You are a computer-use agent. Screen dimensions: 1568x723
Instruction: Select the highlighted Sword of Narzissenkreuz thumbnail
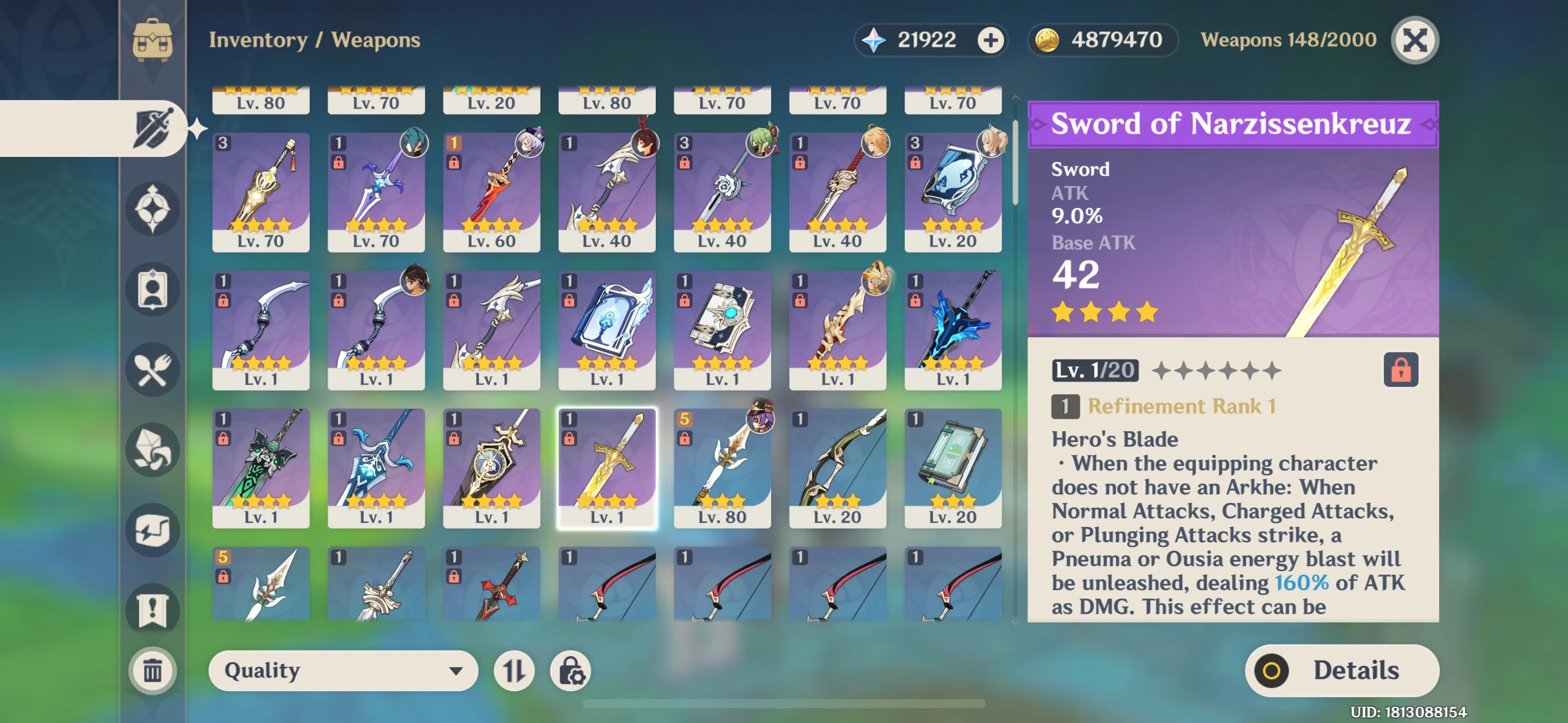(x=606, y=467)
